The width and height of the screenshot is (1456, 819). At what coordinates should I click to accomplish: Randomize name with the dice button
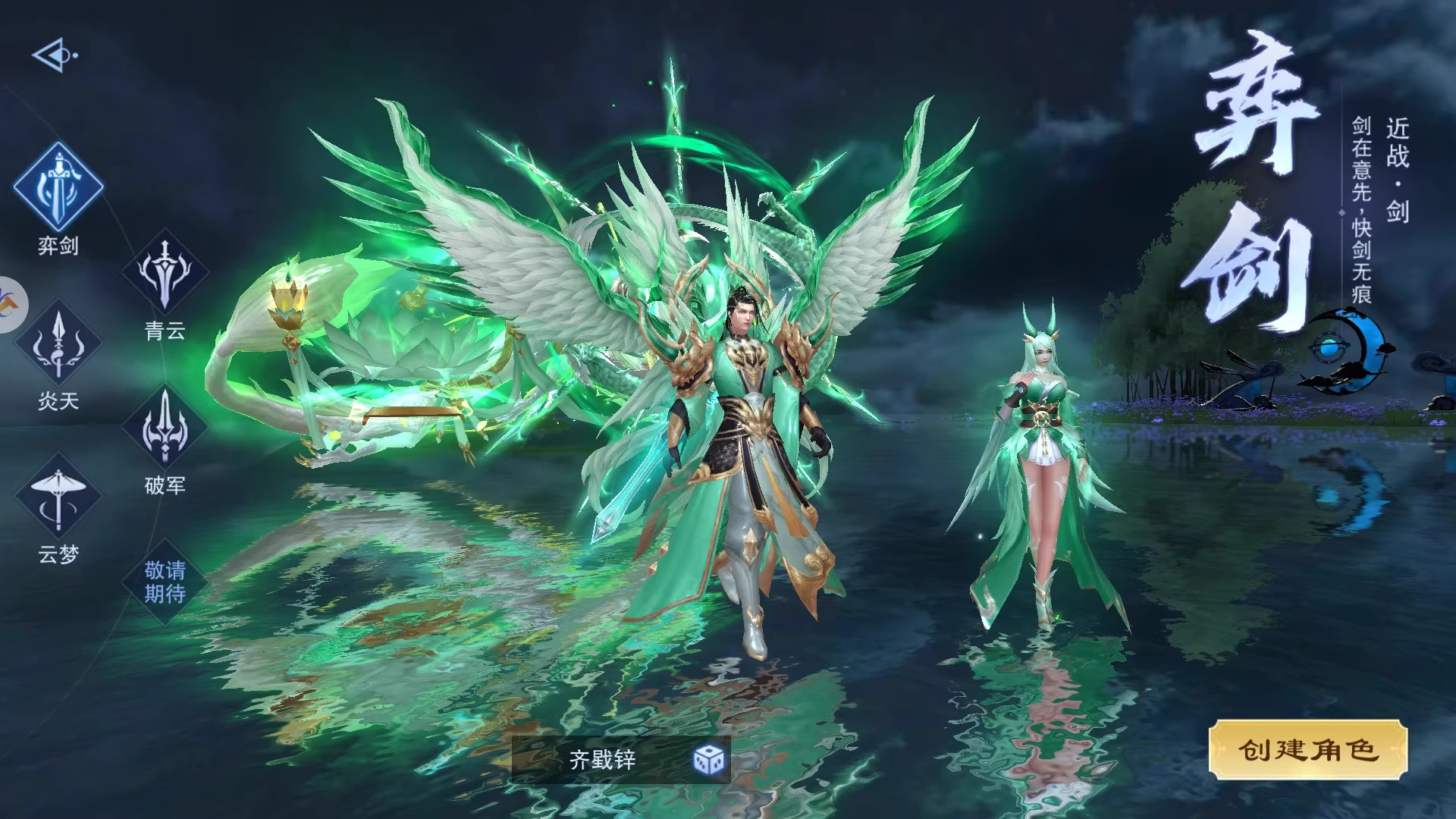point(709,759)
